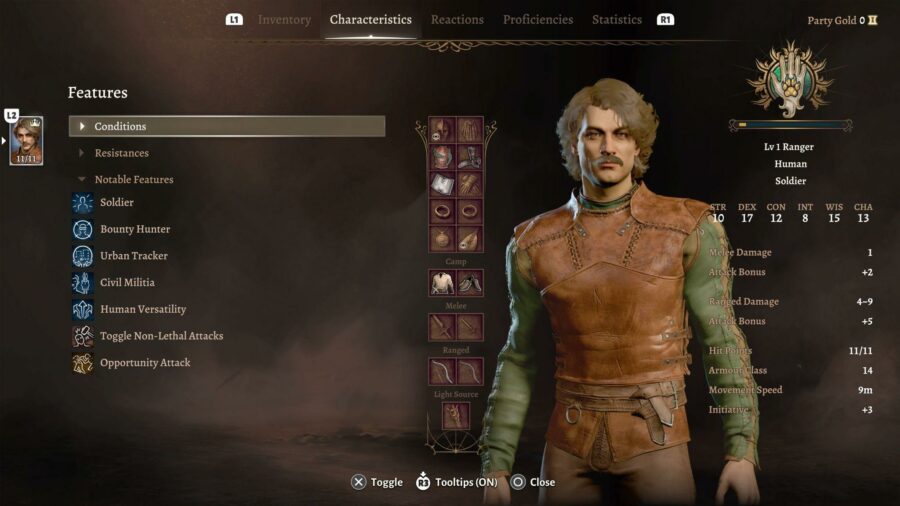Select the Human Versatility feature
This screenshot has height=506, width=900.
(142, 310)
